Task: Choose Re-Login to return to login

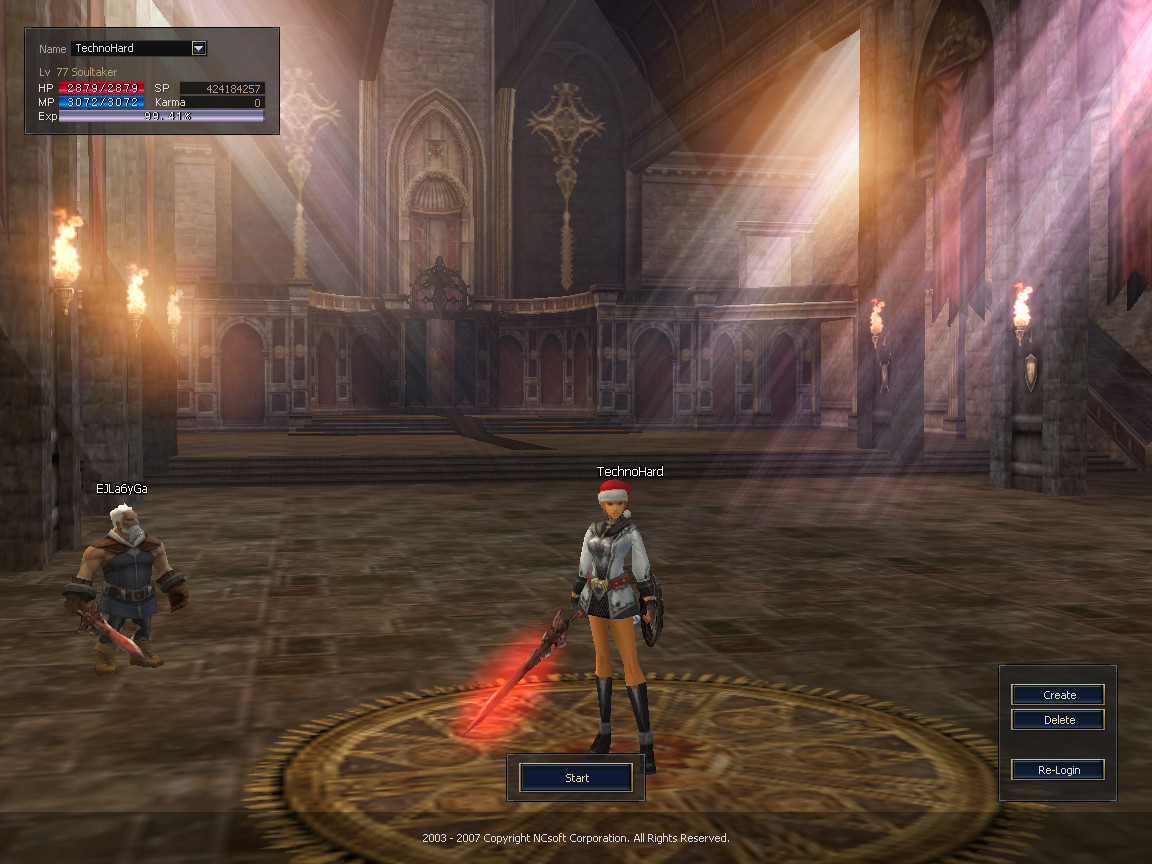Action: [1058, 770]
